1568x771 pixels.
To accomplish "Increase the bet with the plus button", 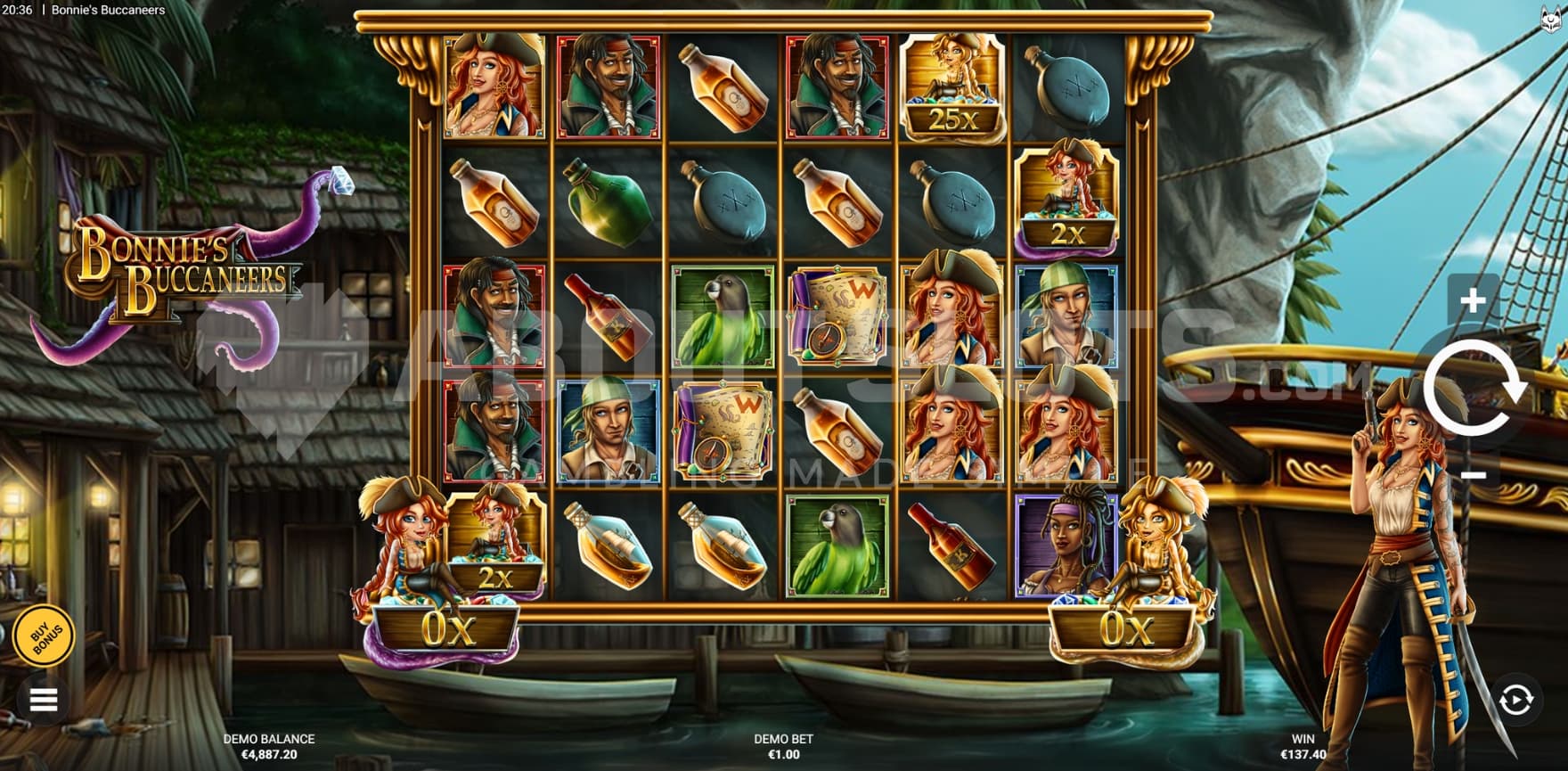I will [1473, 300].
